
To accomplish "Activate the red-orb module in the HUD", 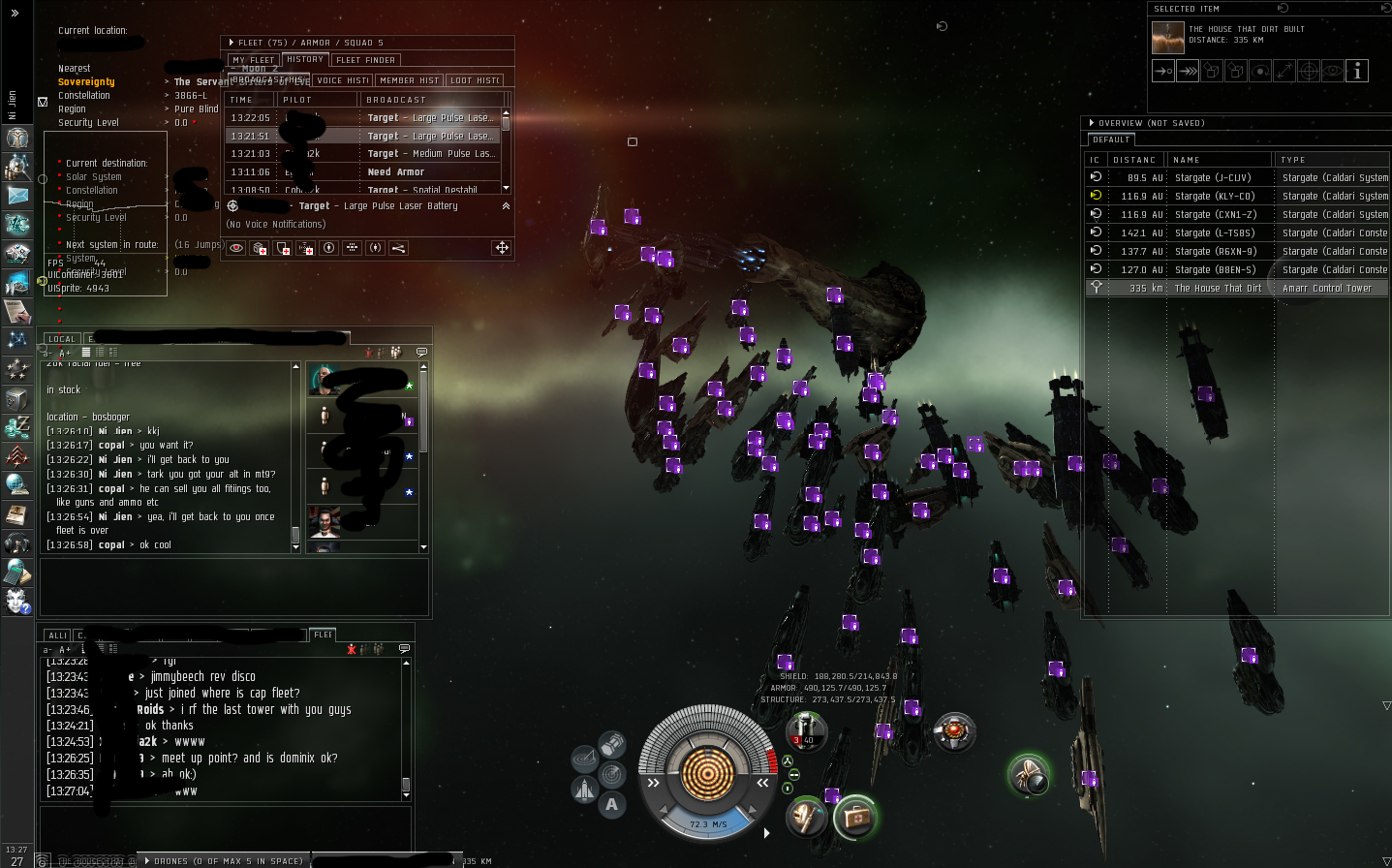I will (x=954, y=731).
